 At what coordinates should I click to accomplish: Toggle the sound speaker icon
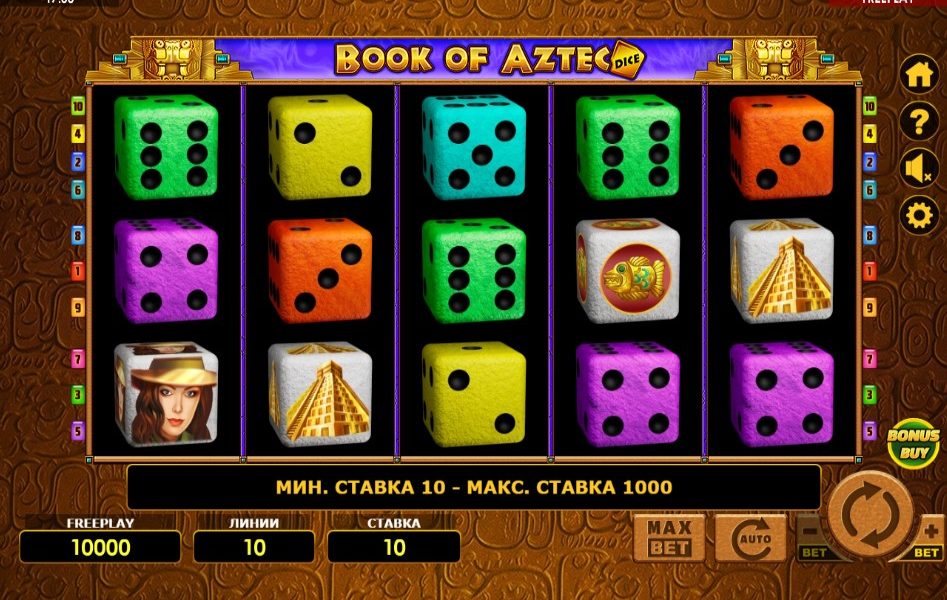pyautogui.click(x=918, y=168)
